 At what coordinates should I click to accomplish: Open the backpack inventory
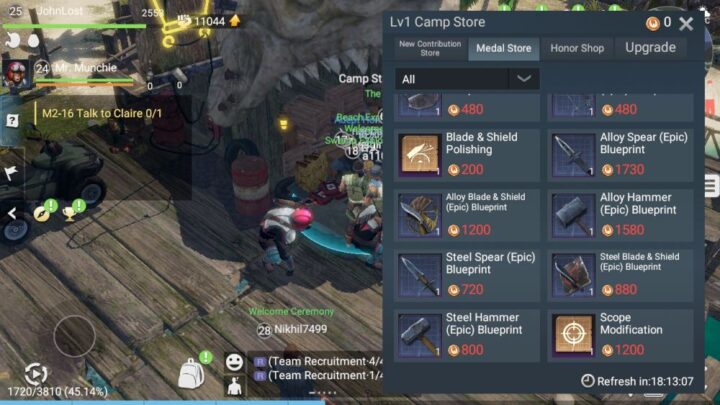click(191, 375)
